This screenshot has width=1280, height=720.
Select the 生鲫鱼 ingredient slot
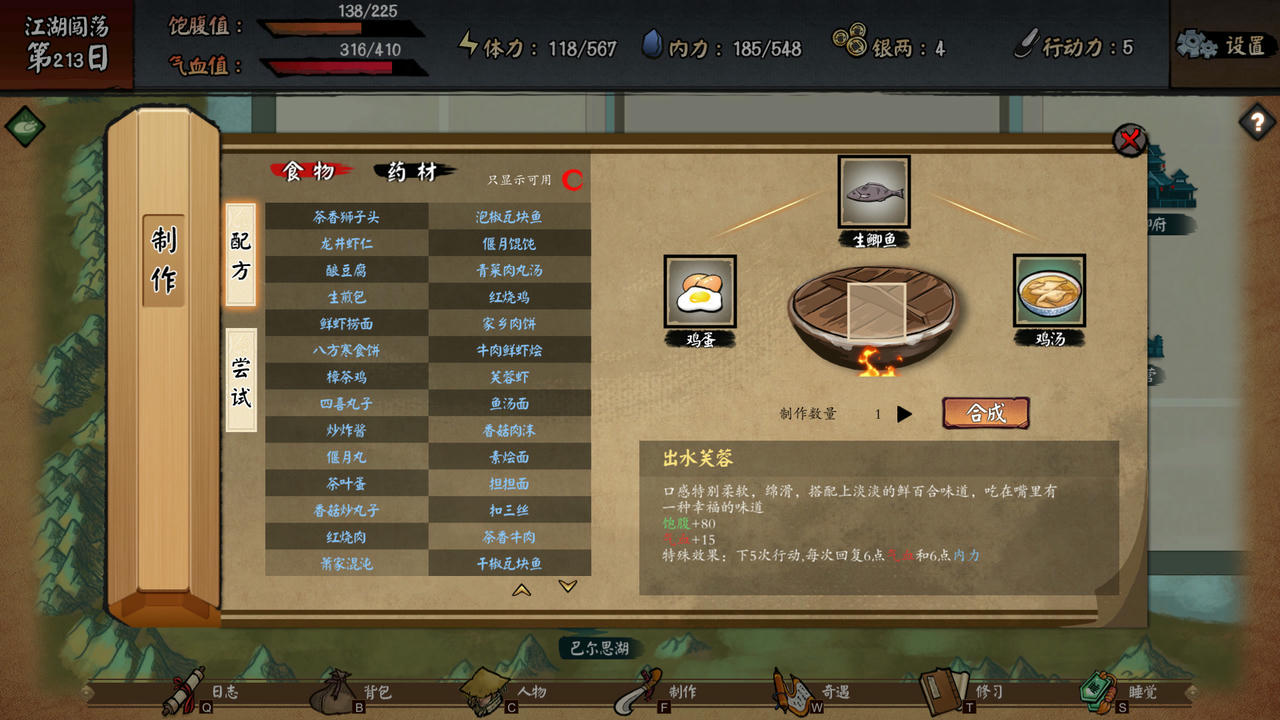pyautogui.click(x=874, y=192)
